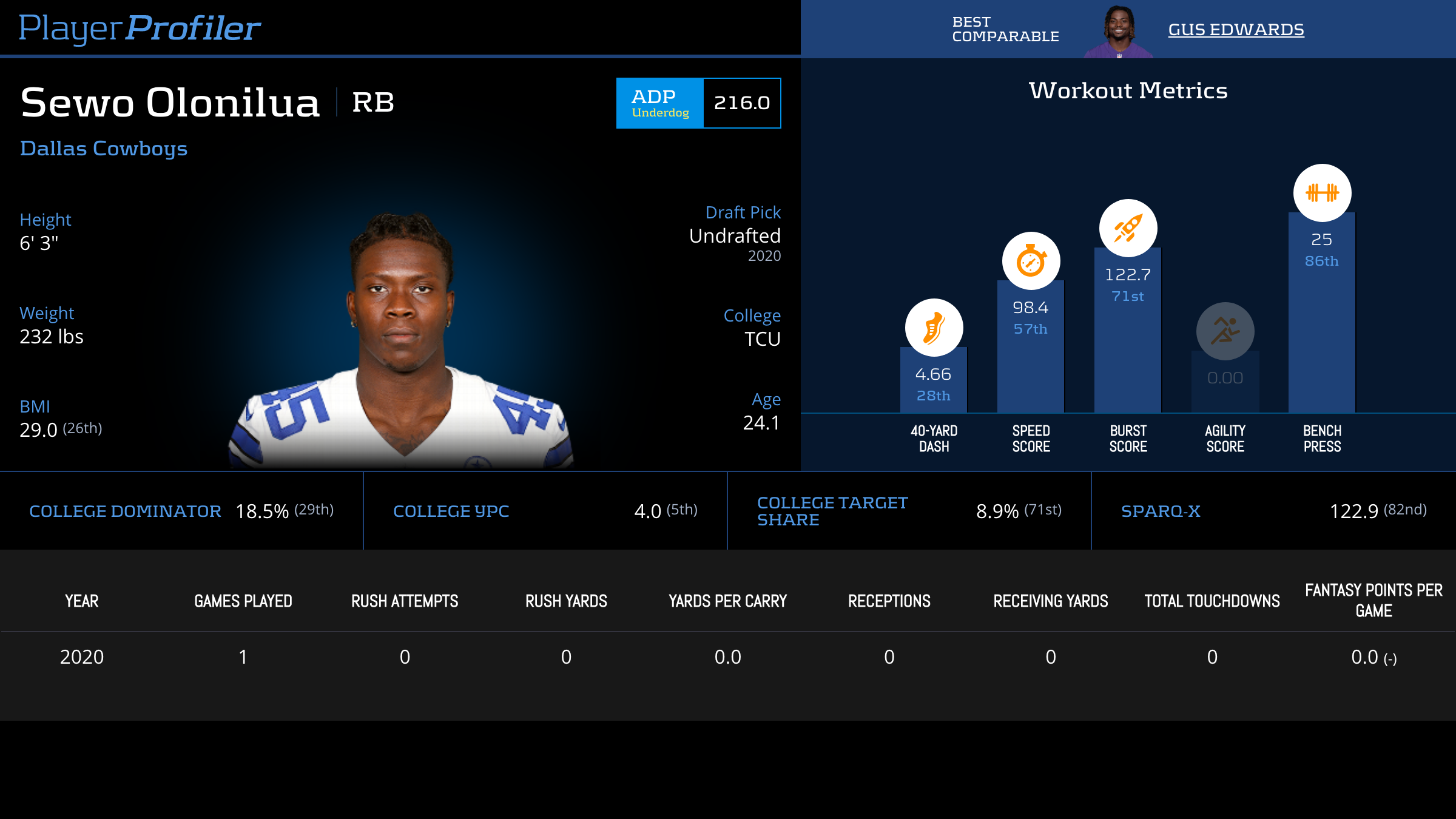
Task: Open the Gus Edwards comparable player link
Action: [1236, 30]
